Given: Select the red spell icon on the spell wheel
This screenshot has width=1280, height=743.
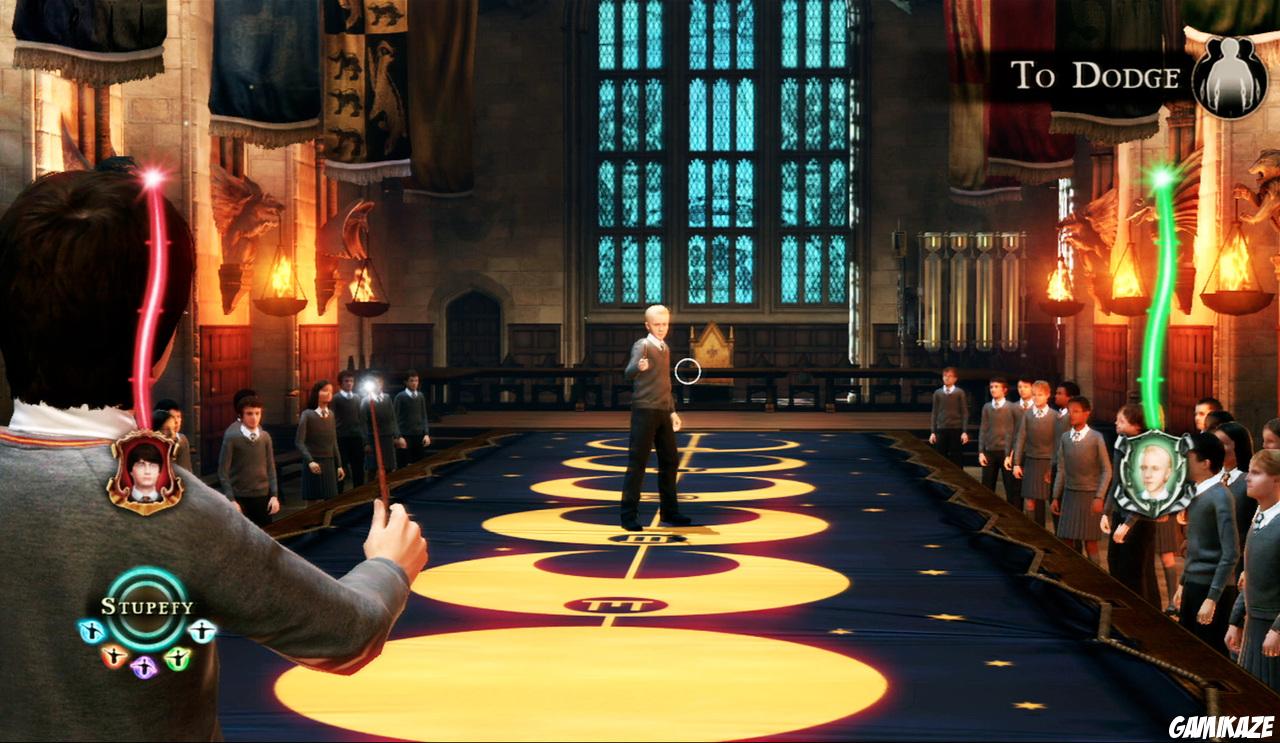Looking at the screenshot, I should click(x=114, y=656).
